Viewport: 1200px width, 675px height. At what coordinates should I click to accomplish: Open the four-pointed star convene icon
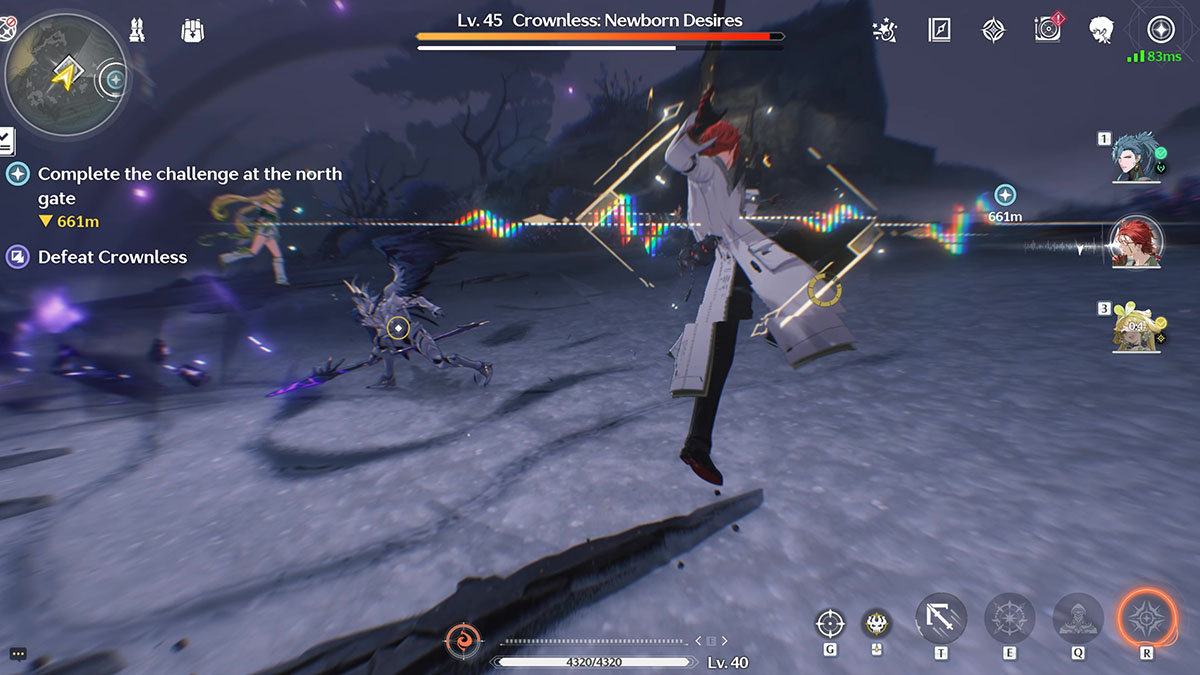tap(993, 30)
